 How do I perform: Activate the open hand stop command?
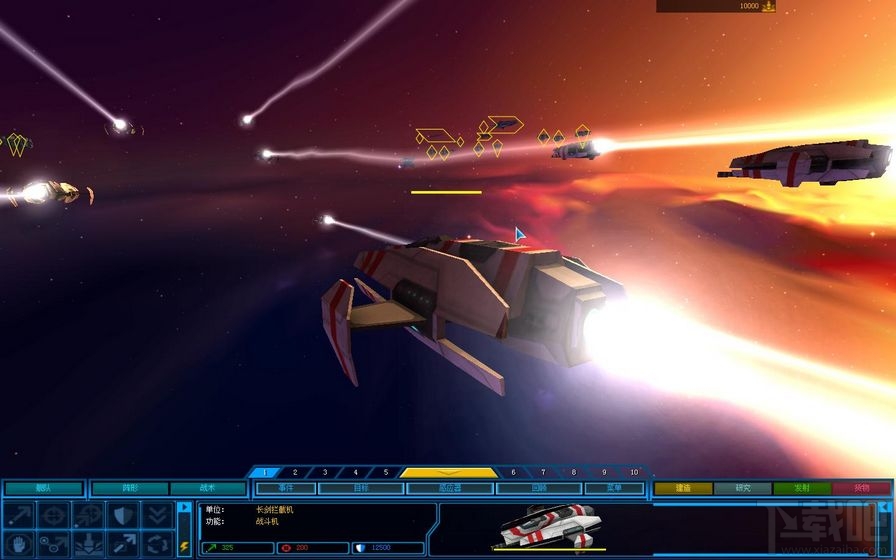click(x=22, y=544)
